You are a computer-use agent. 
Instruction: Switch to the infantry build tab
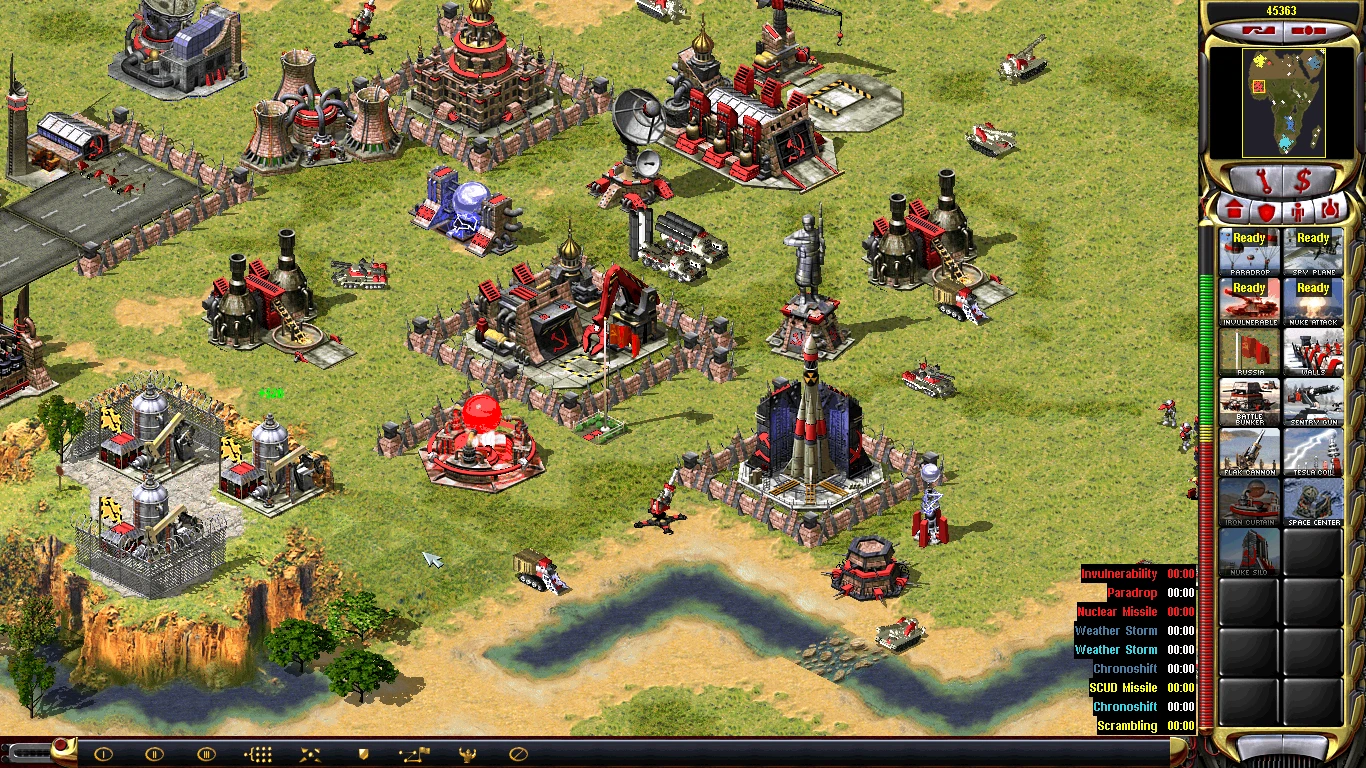pos(1298,211)
